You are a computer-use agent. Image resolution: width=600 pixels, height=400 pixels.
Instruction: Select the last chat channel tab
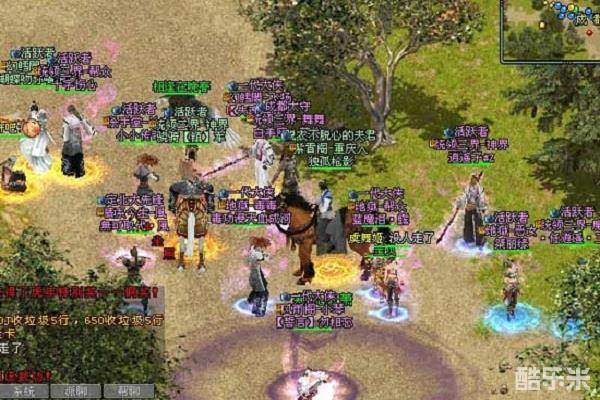point(129,391)
